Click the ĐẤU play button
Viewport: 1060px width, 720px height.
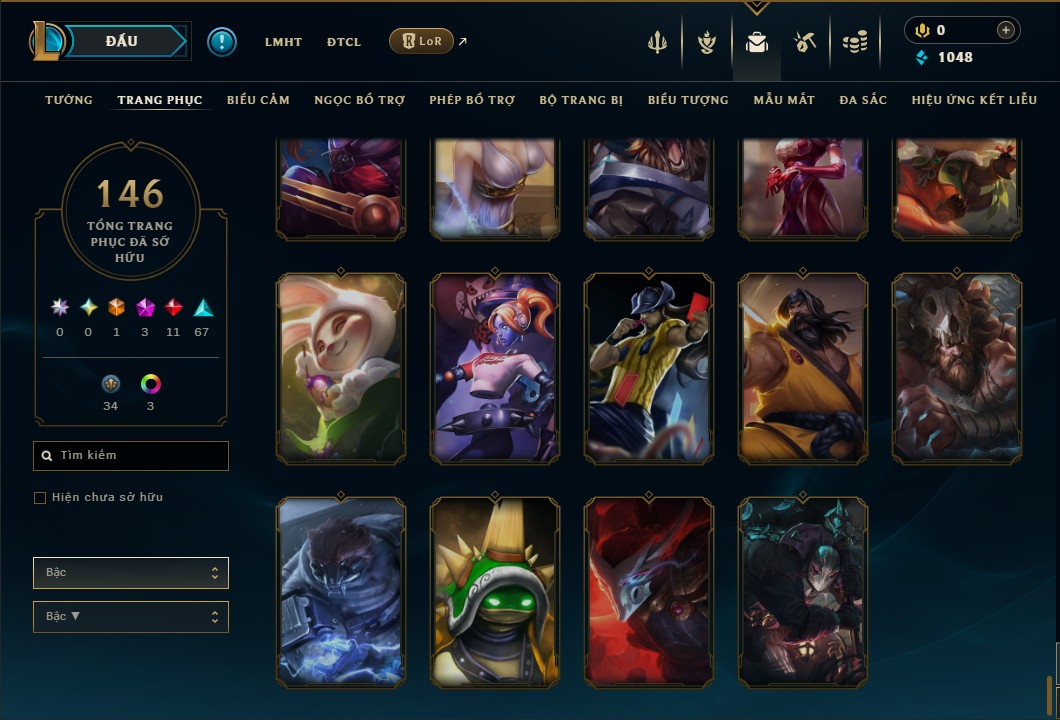122,41
